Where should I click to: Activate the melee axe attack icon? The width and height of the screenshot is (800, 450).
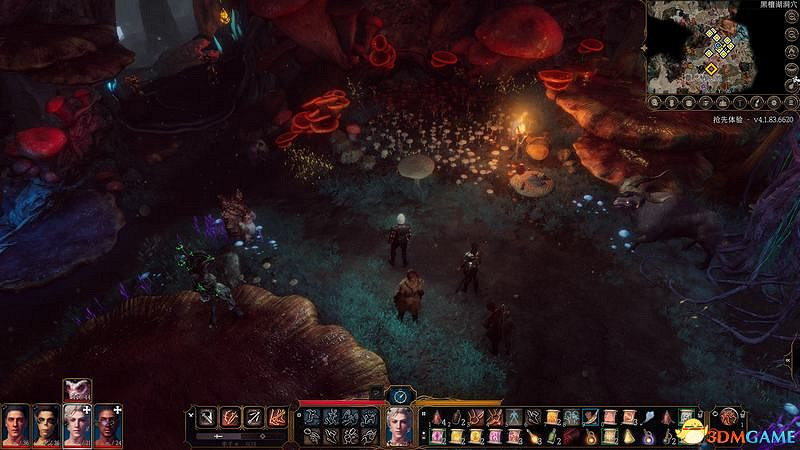(206, 416)
